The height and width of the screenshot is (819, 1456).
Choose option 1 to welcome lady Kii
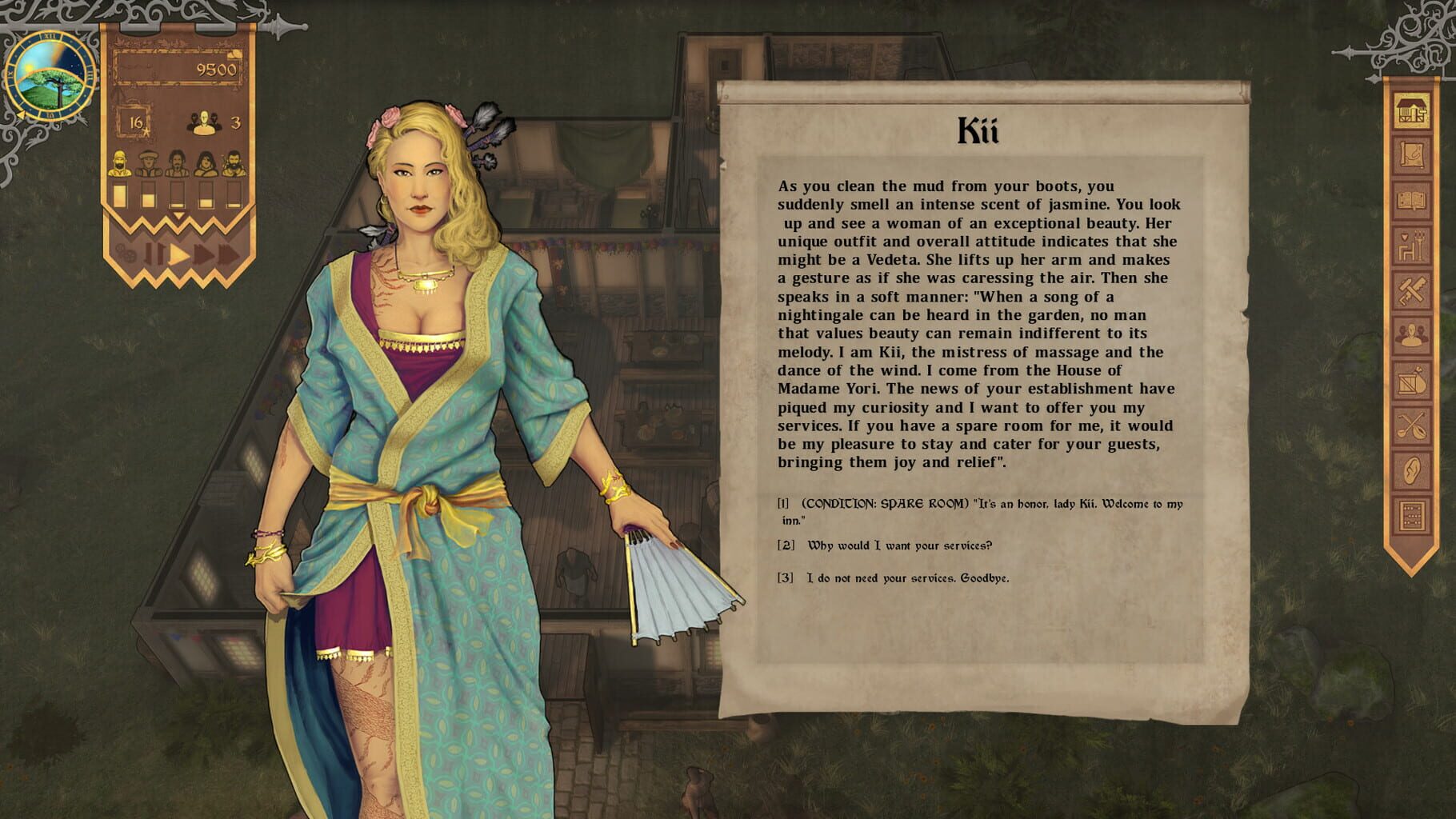tap(984, 510)
